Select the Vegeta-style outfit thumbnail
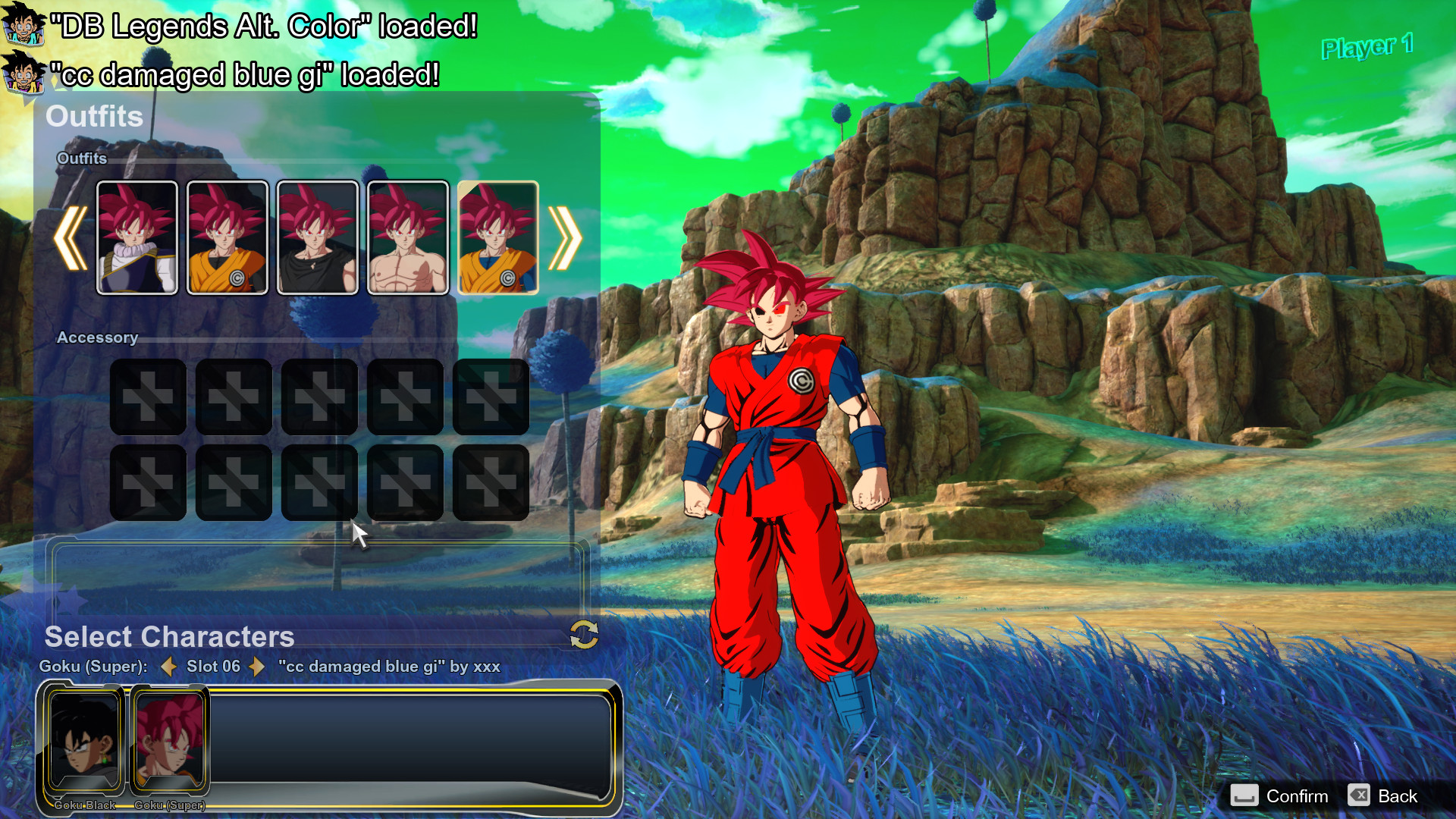Image resolution: width=1456 pixels, height=819 pixels. pyautogui.click(x=137, y=237)
